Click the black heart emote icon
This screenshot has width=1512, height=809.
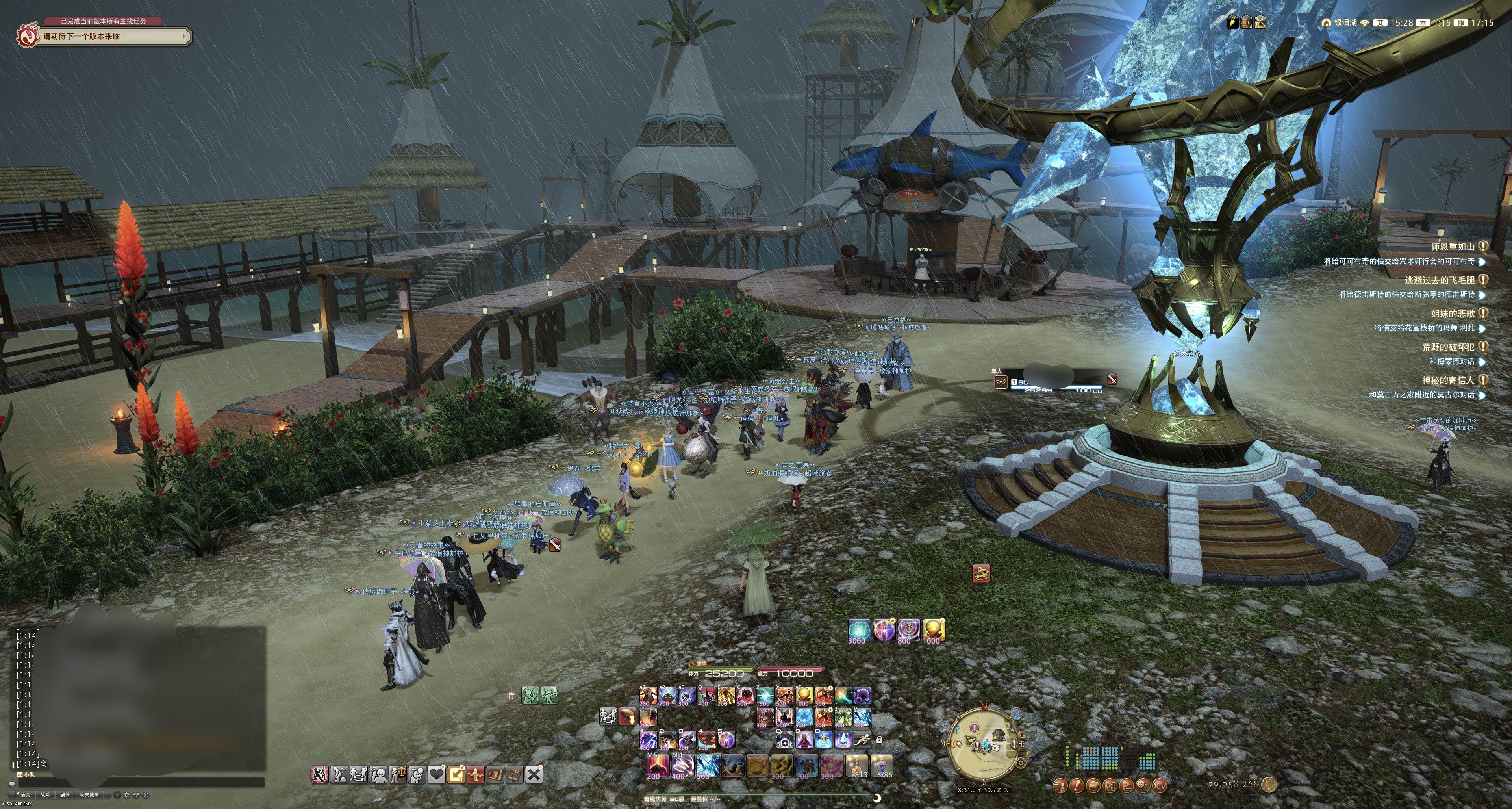coord(436,774)
